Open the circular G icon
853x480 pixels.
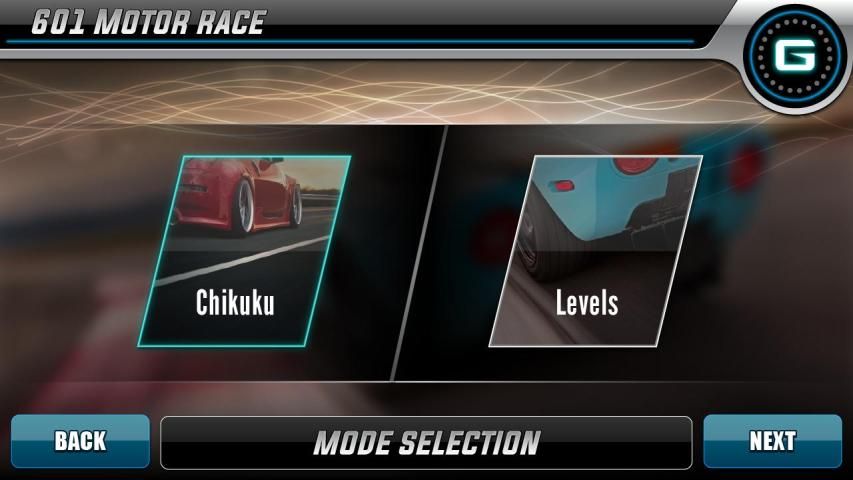(x=795, y=55)
